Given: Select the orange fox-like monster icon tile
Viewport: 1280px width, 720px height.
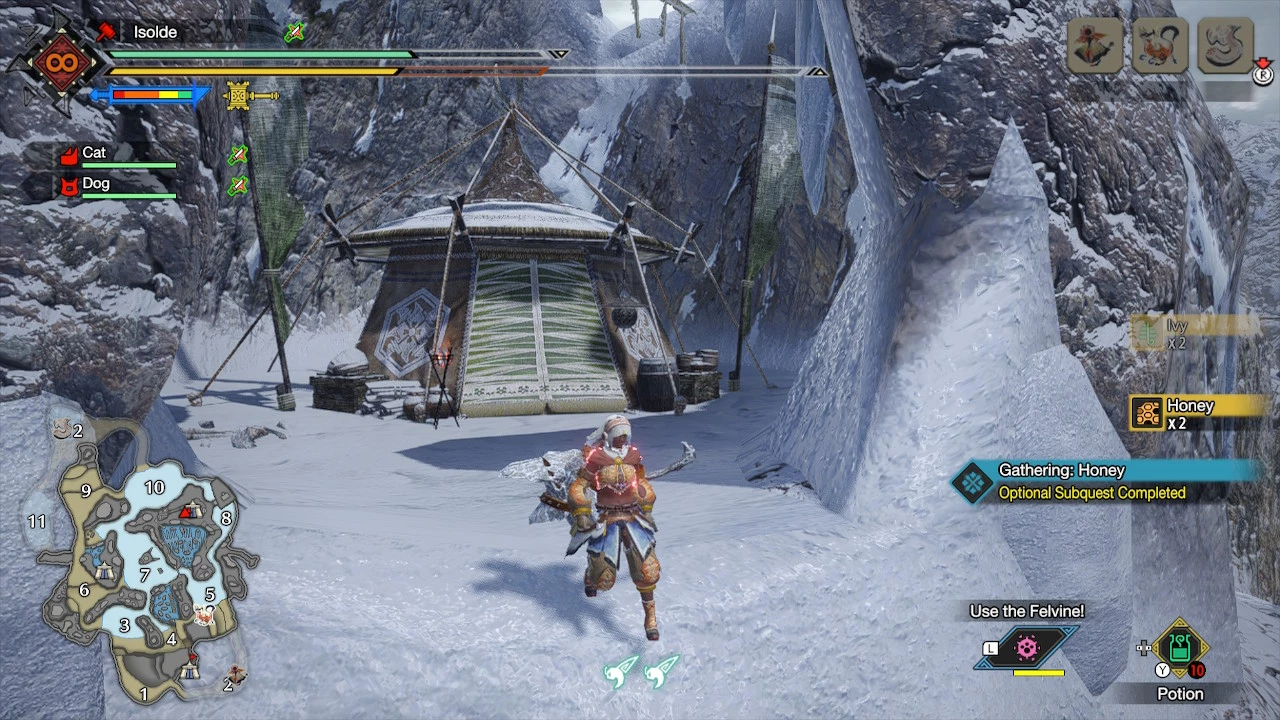Looking at the screenshot, I should (x=1159, y=46).
